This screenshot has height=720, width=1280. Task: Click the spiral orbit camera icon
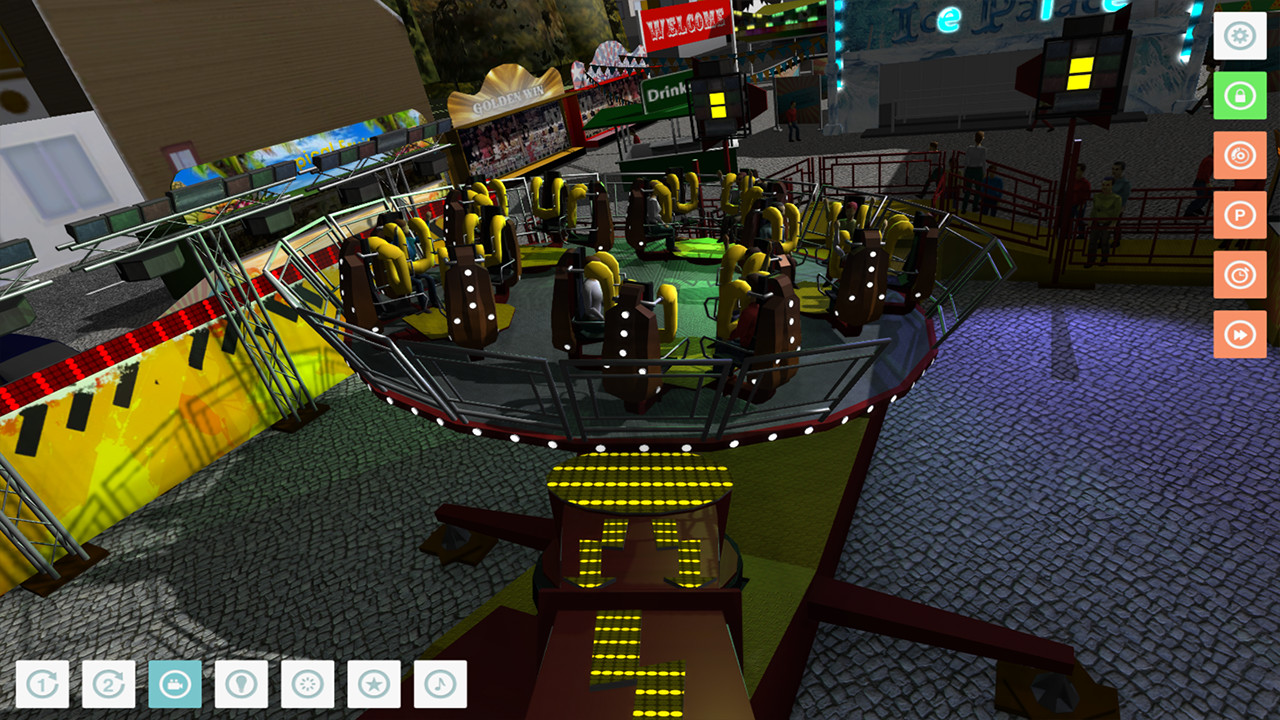1240,156
